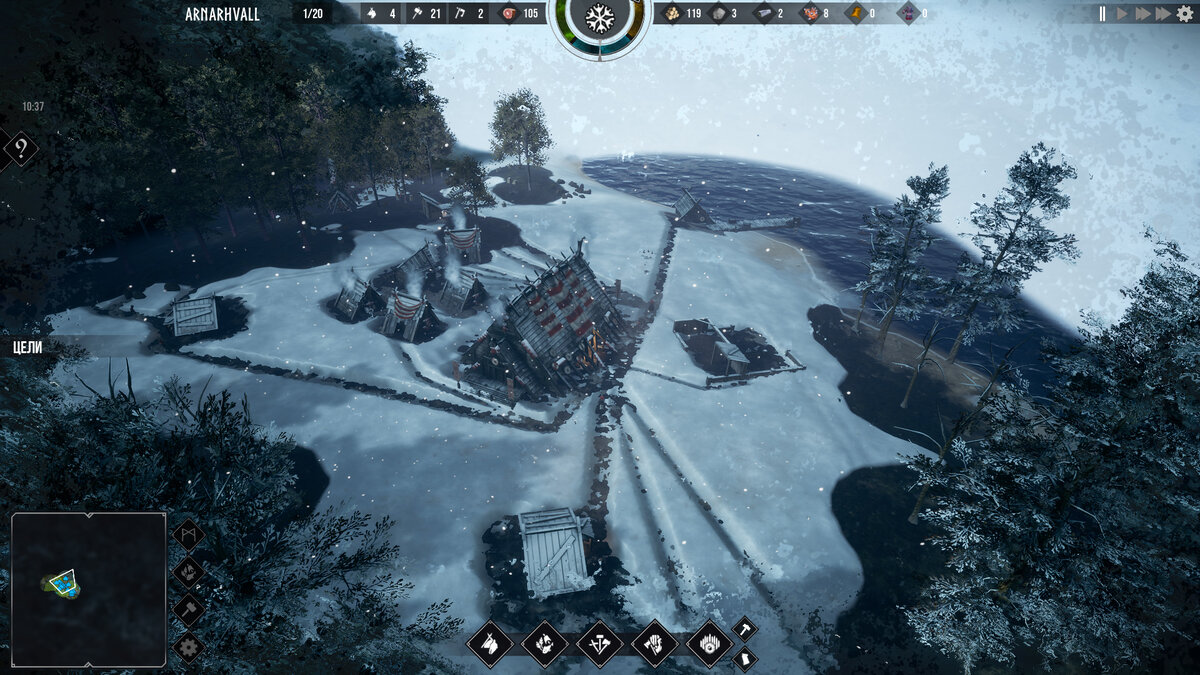Open the gear options beside the minimap
Image resolution: width=1200 pixels, height=675 pixels.
click(x=188, y=646)
